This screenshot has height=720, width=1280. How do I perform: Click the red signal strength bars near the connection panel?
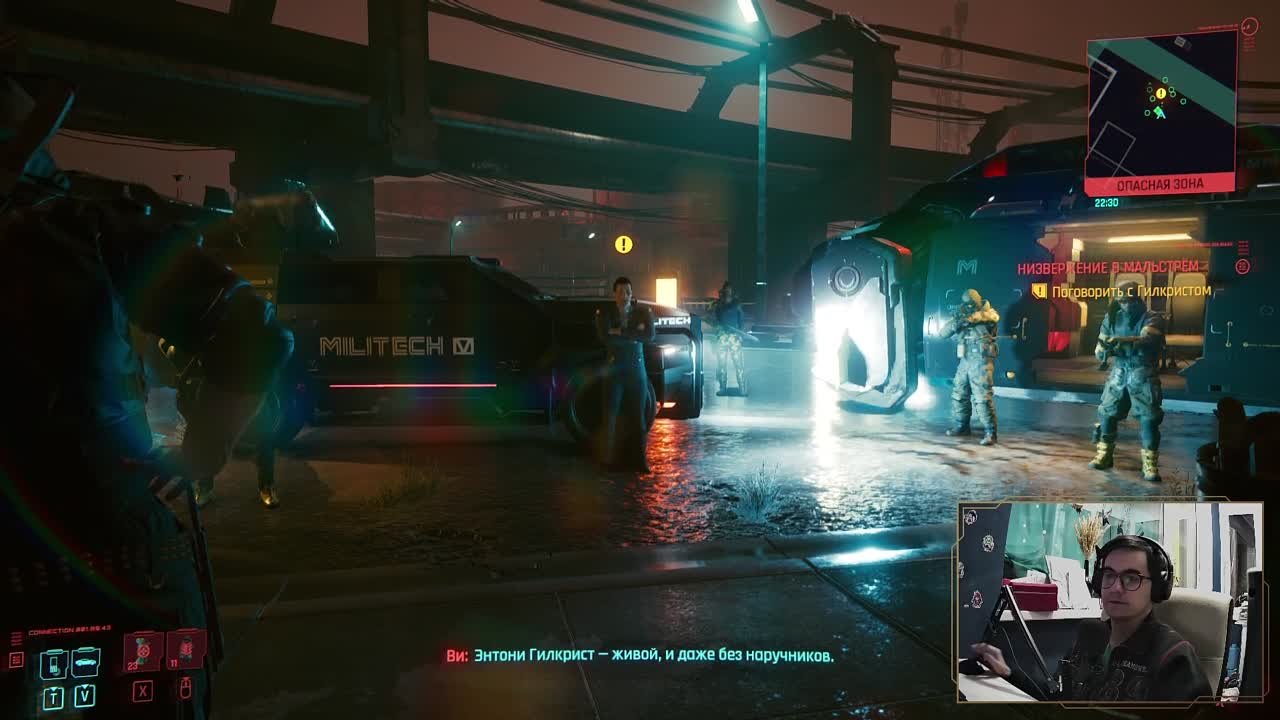click(15, 638)
